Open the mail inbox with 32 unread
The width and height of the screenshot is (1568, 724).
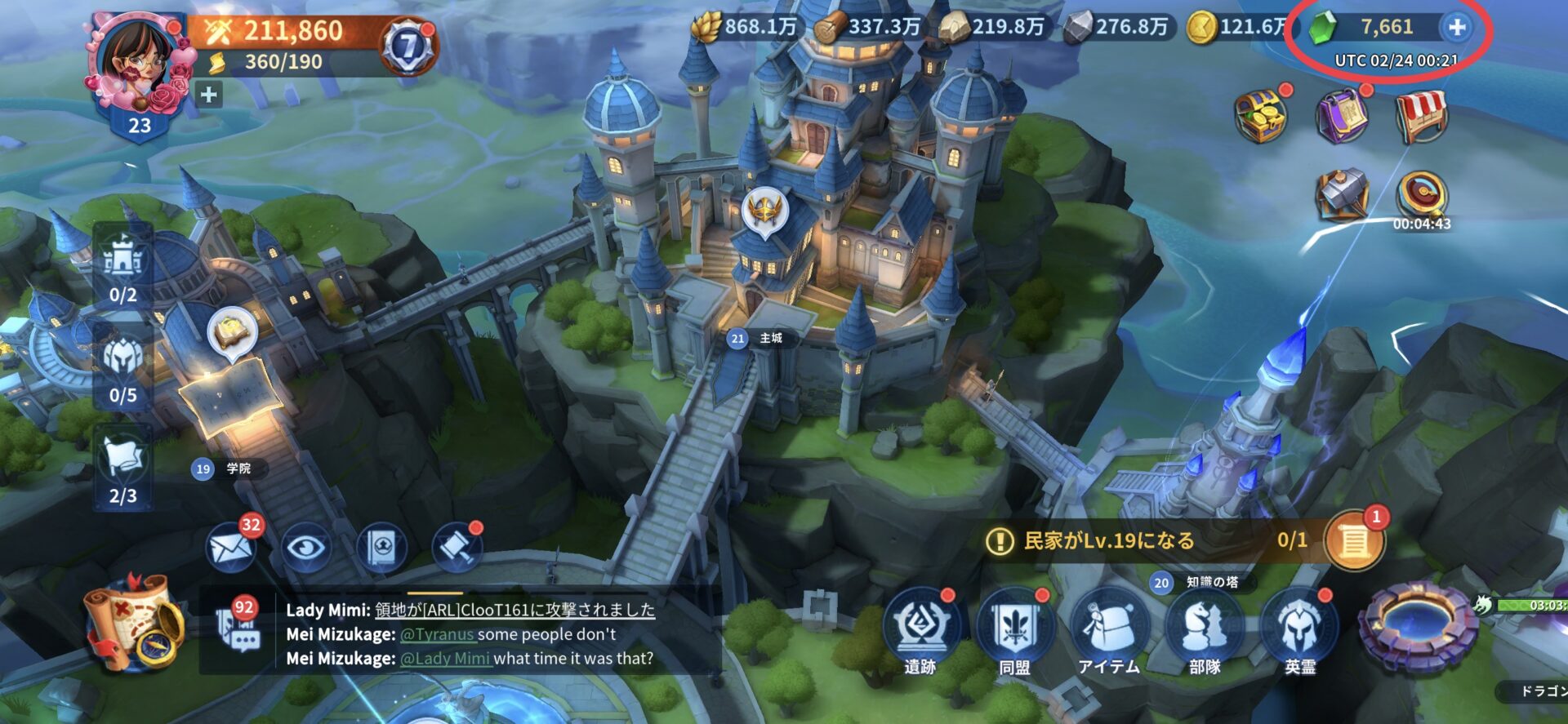click(231, 547)
